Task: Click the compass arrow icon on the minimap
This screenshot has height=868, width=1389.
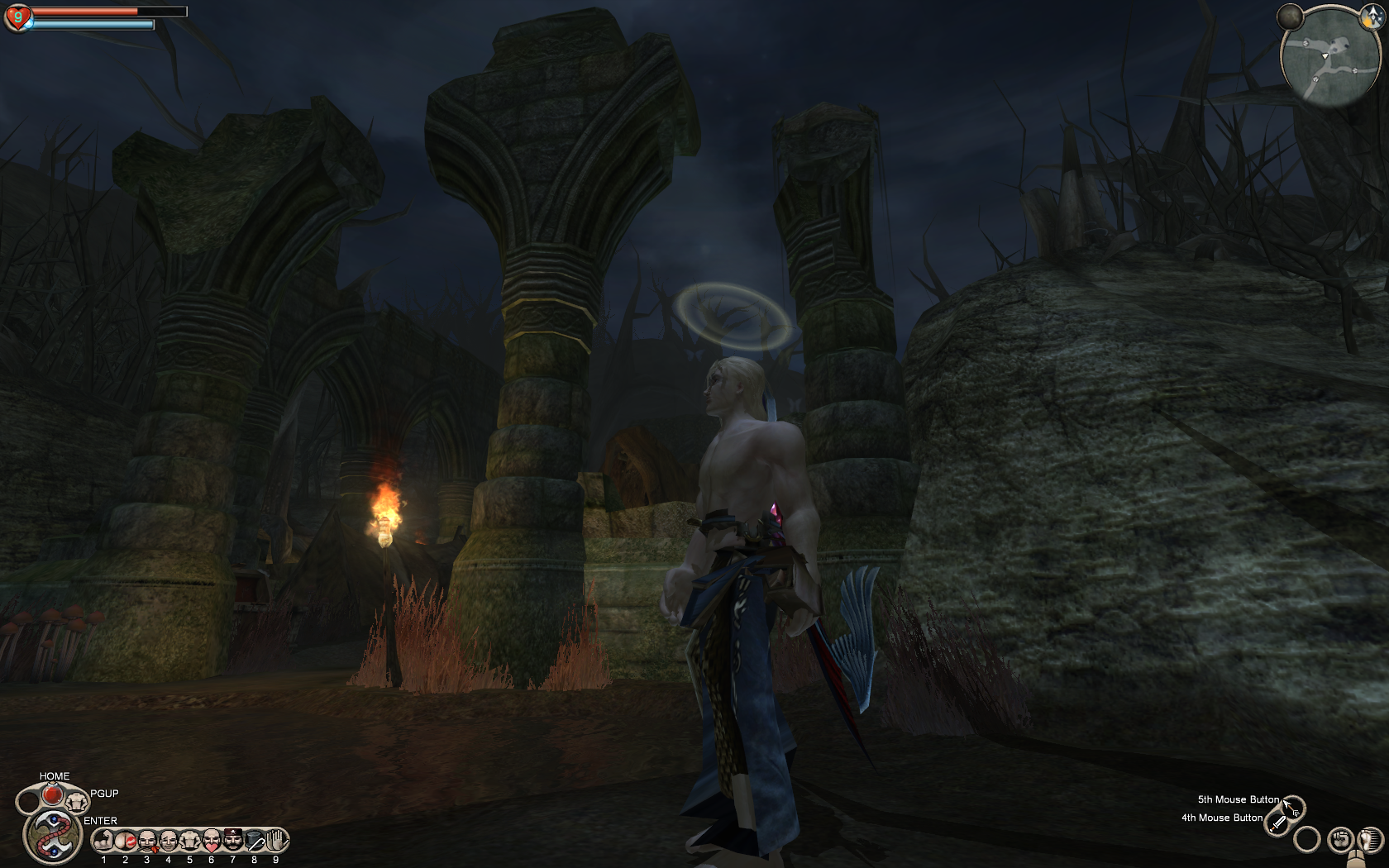Action: click(x=1372, y=15)
